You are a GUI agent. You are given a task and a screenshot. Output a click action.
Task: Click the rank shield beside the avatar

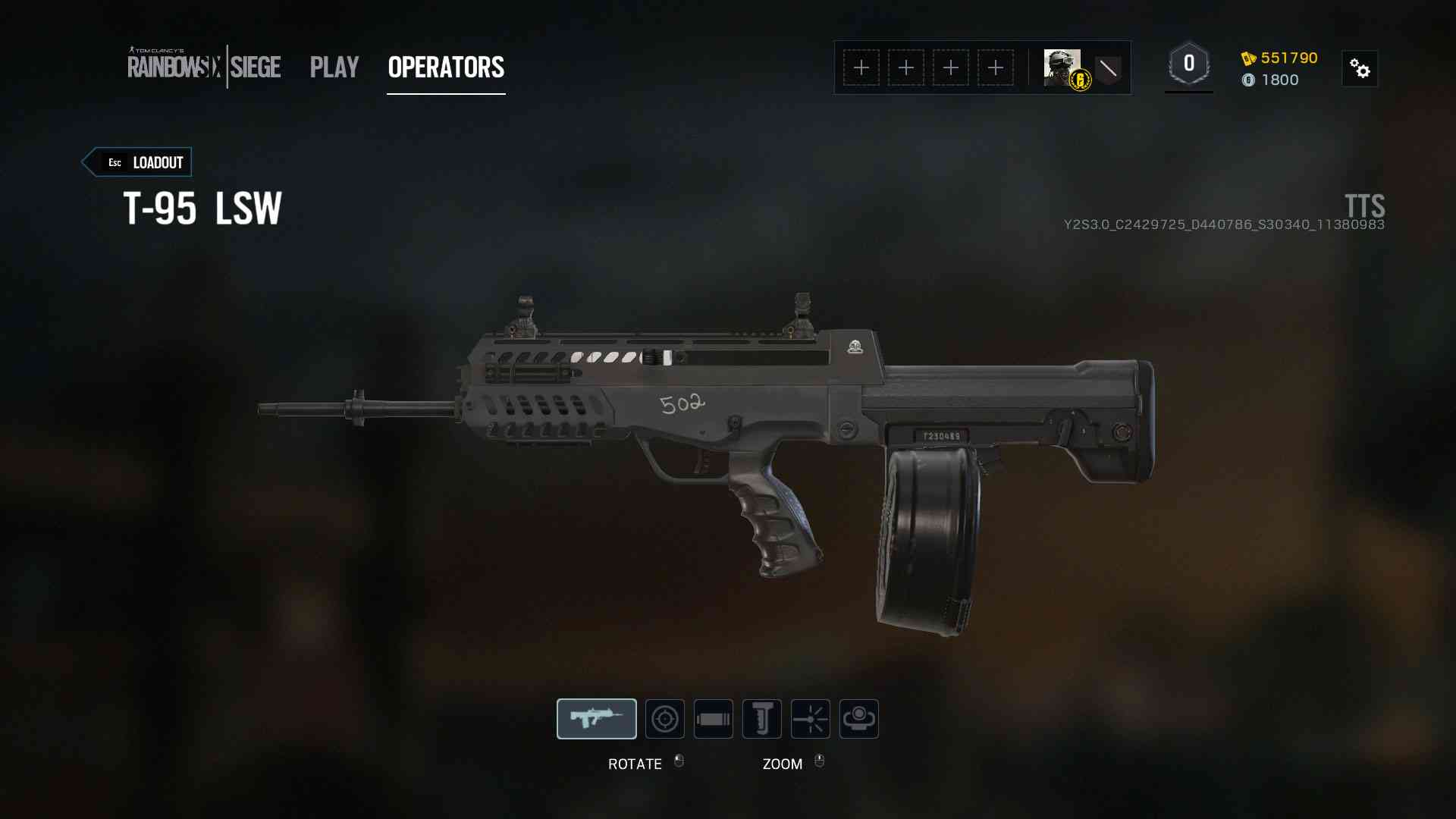[1108, 69]
